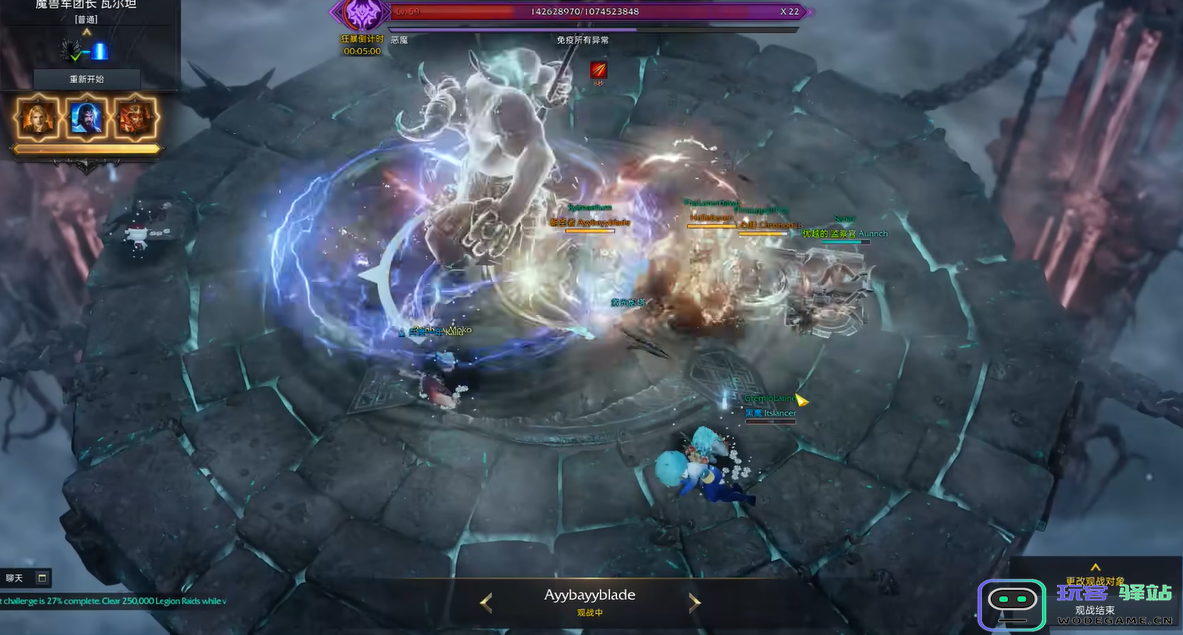Viewport: 1183px width, 635px height.
Task: Expand the 更改观战对象 spectate target arrow
Action: [x=1095, y=568]
